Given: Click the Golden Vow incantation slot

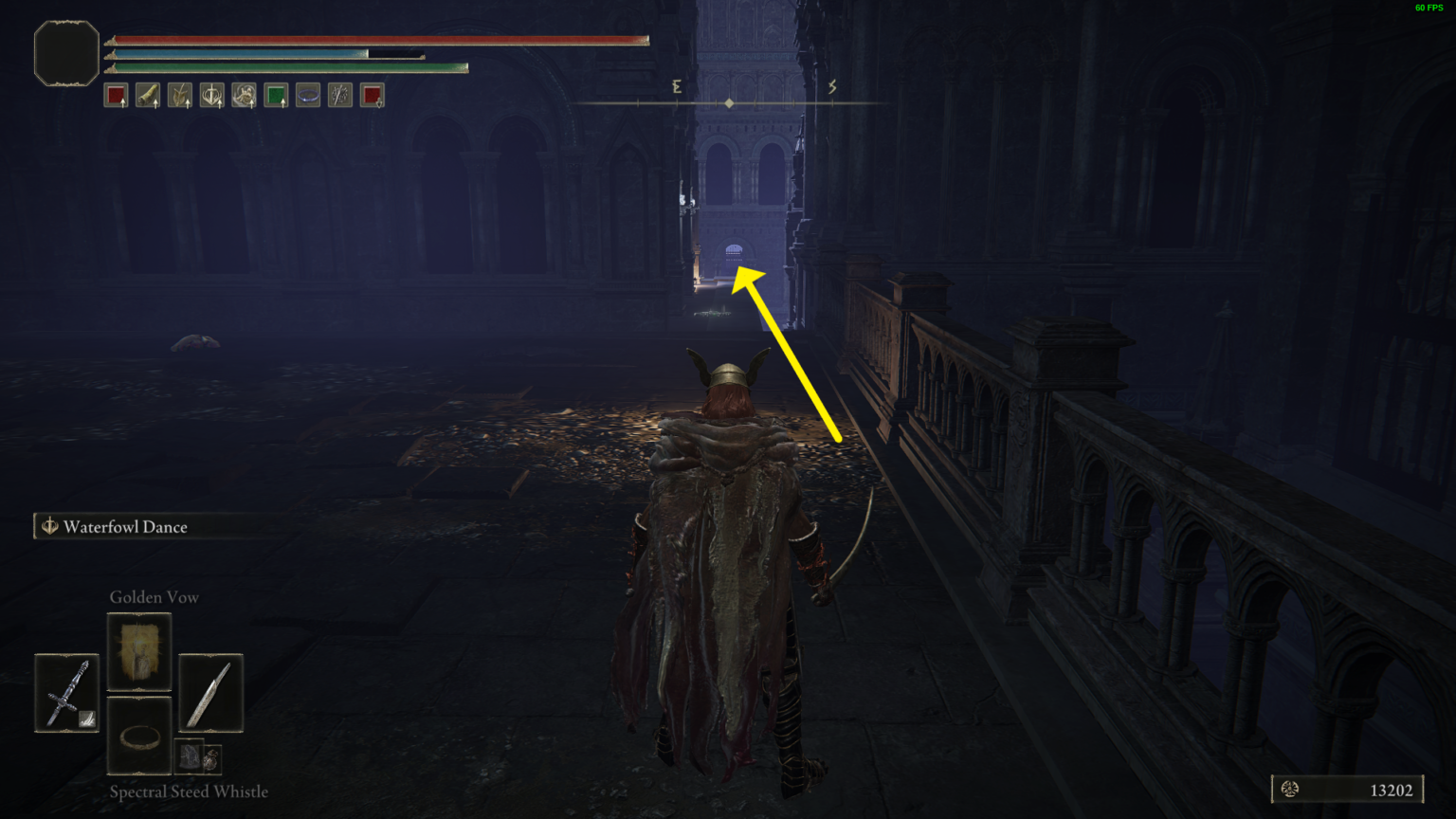Looking at the screenshot, I should pyautogui.click(x=139, y=652).
